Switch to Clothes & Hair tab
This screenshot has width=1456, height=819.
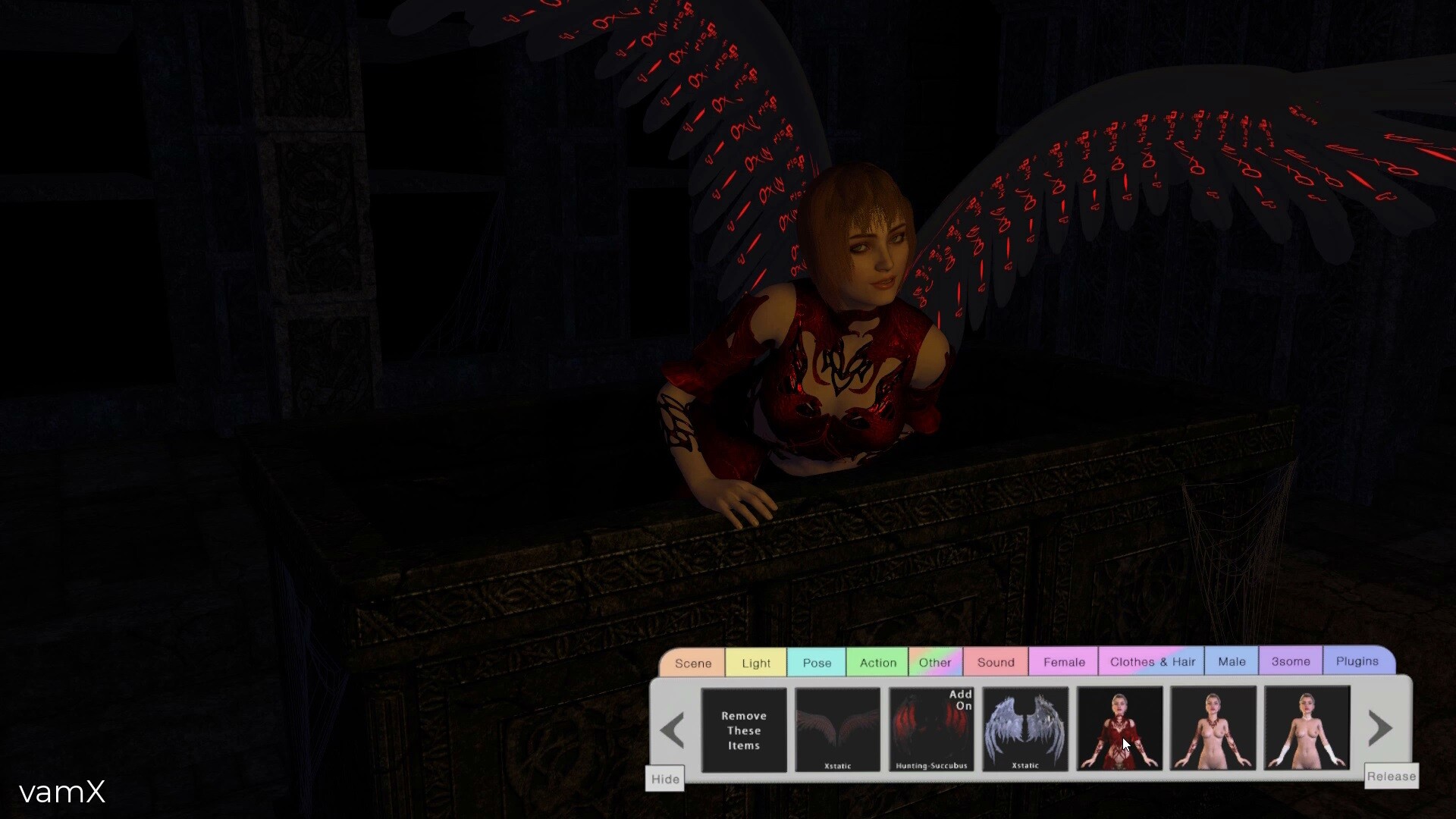pos(1152,662)
